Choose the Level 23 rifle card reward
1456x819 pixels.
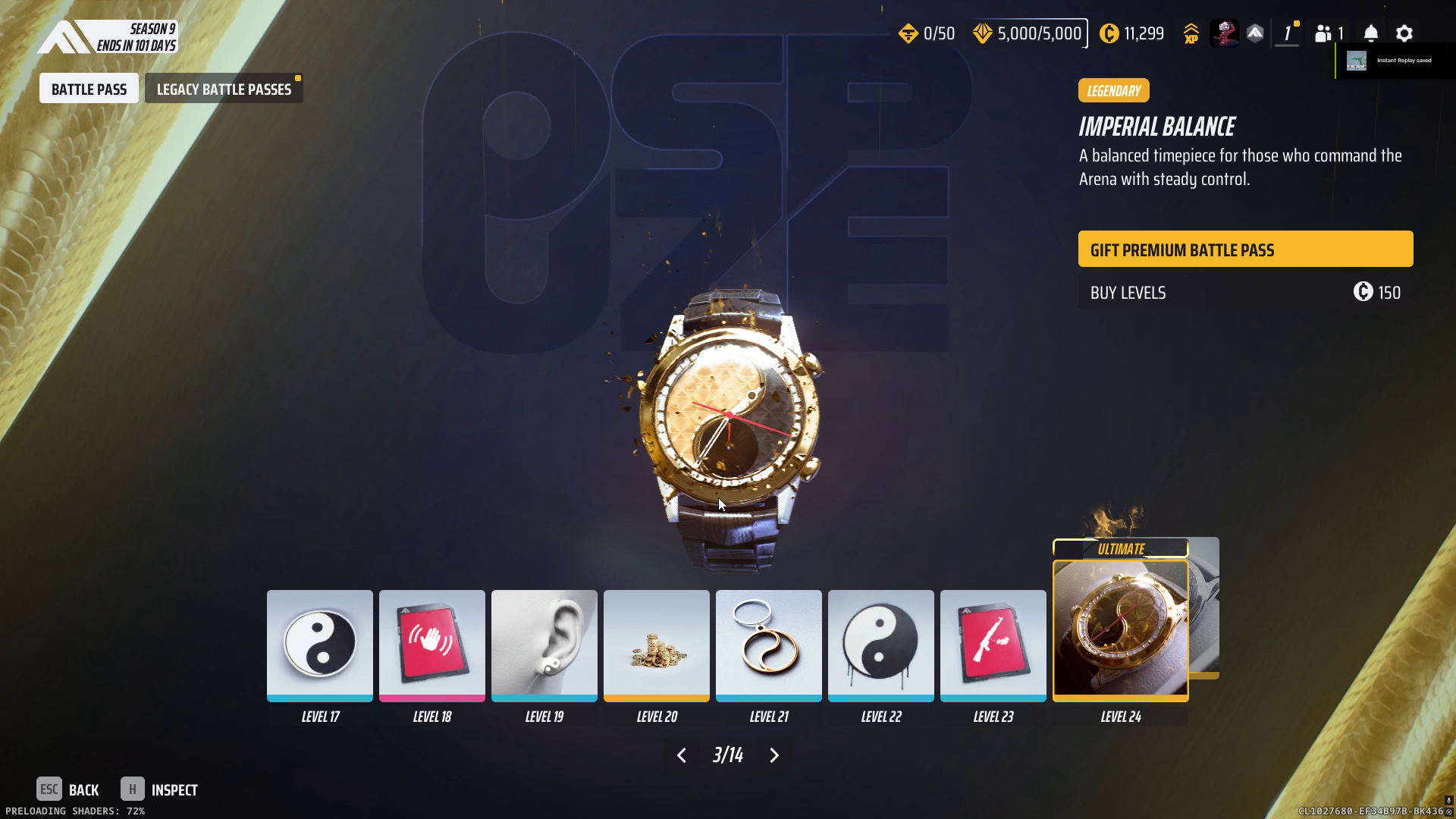click(993, 645)
